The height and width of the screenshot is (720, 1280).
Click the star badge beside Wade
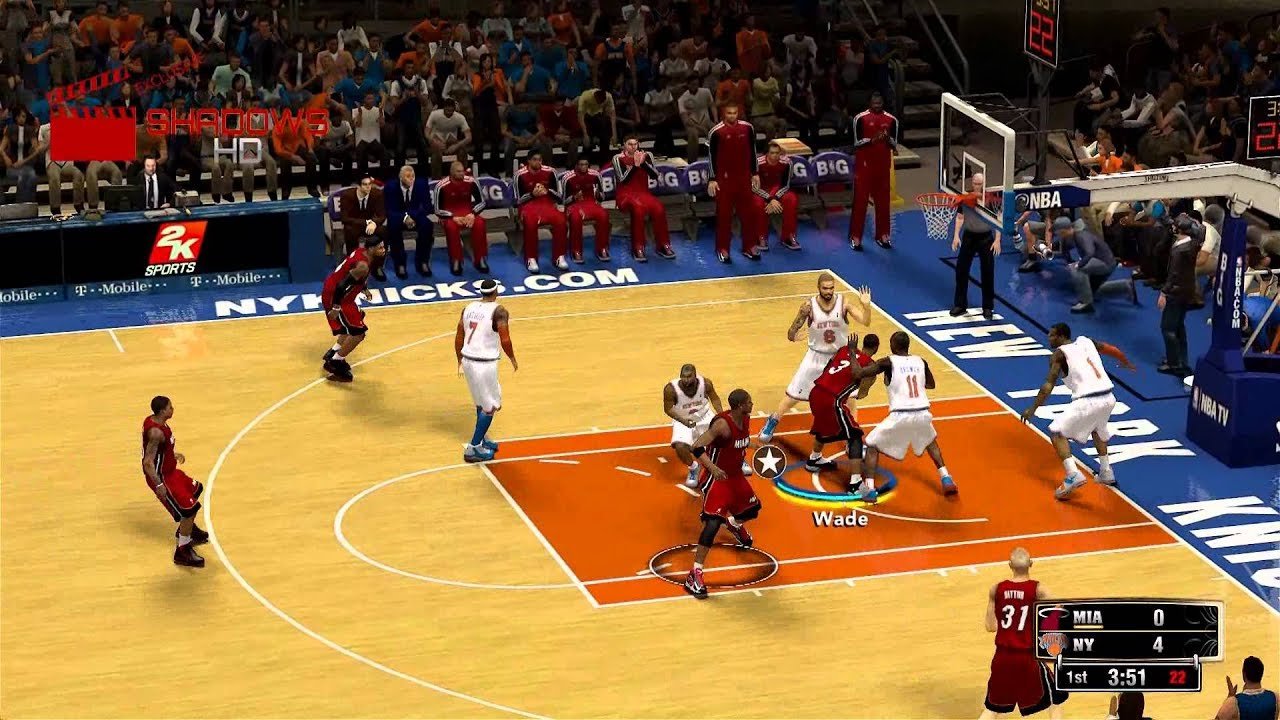tap(769, 461)
